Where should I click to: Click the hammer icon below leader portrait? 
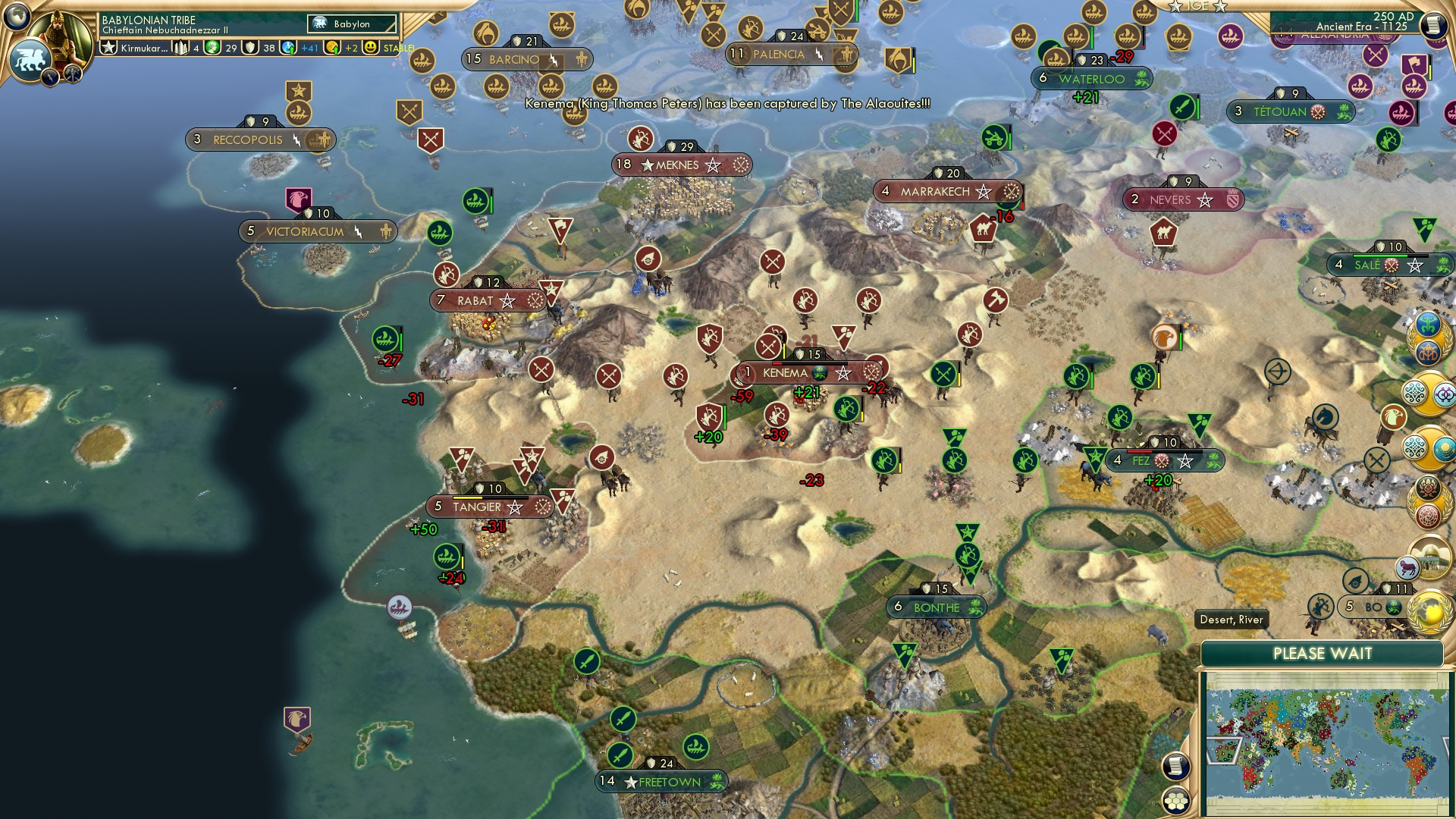tap(74, 75)
